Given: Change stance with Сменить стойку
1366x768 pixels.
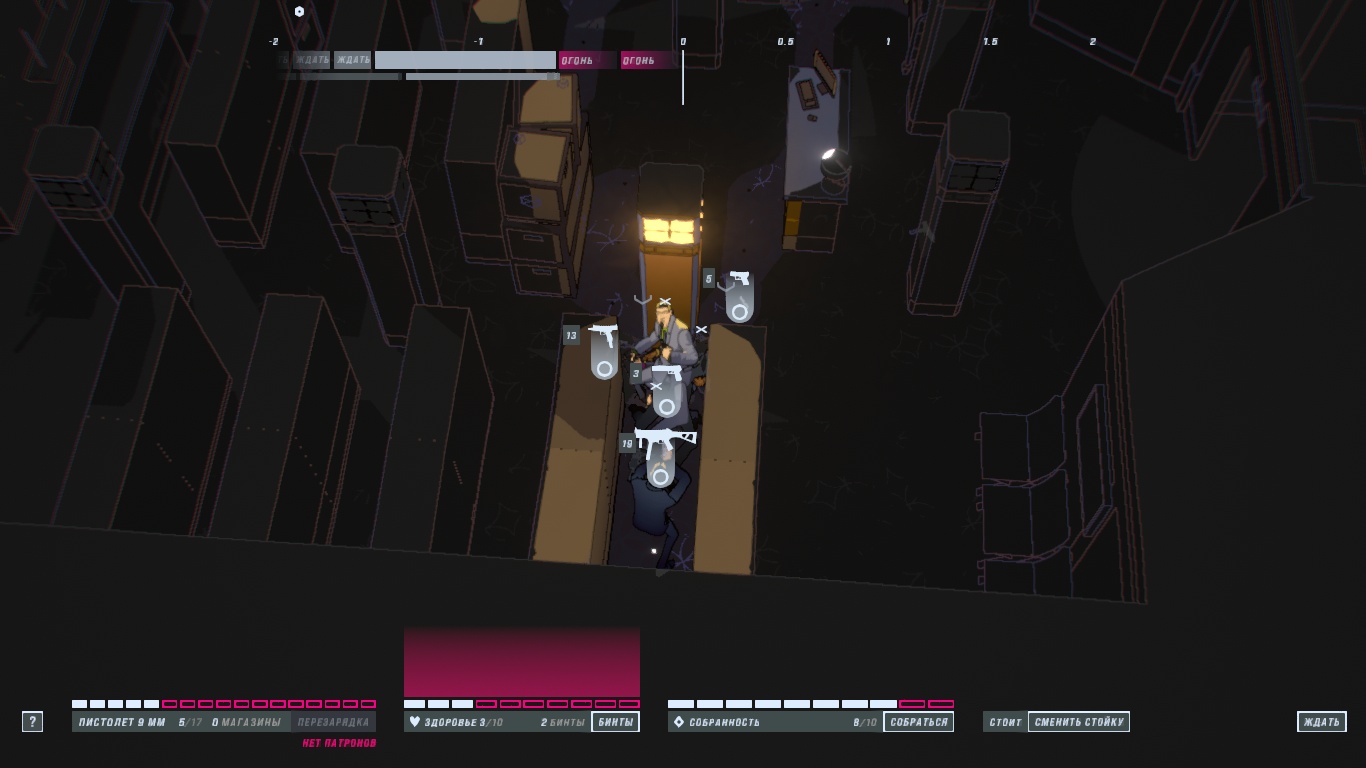Looking at the screenshot, I should click(1078, 722).
